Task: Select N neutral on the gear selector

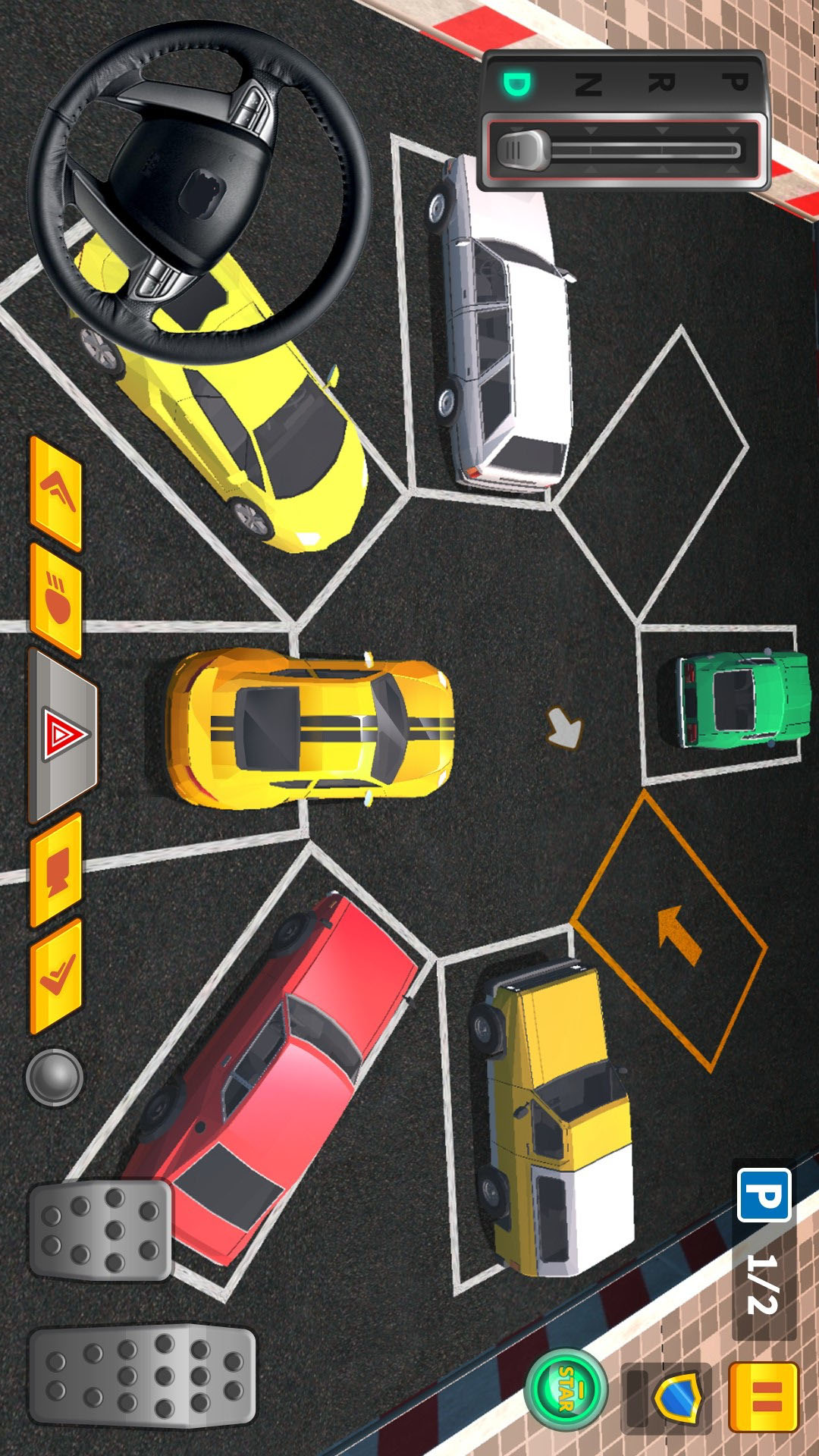Action: pos(589,83)
